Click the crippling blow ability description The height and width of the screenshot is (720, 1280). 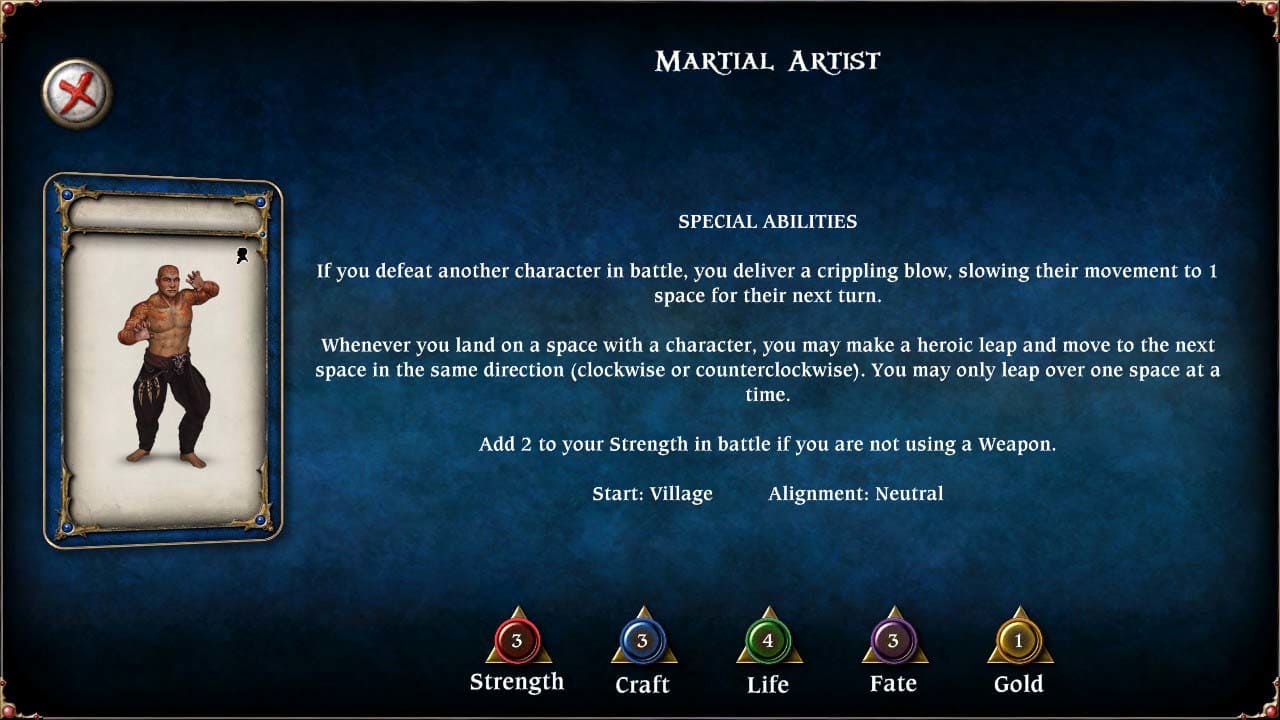click(x=766, y=283)
